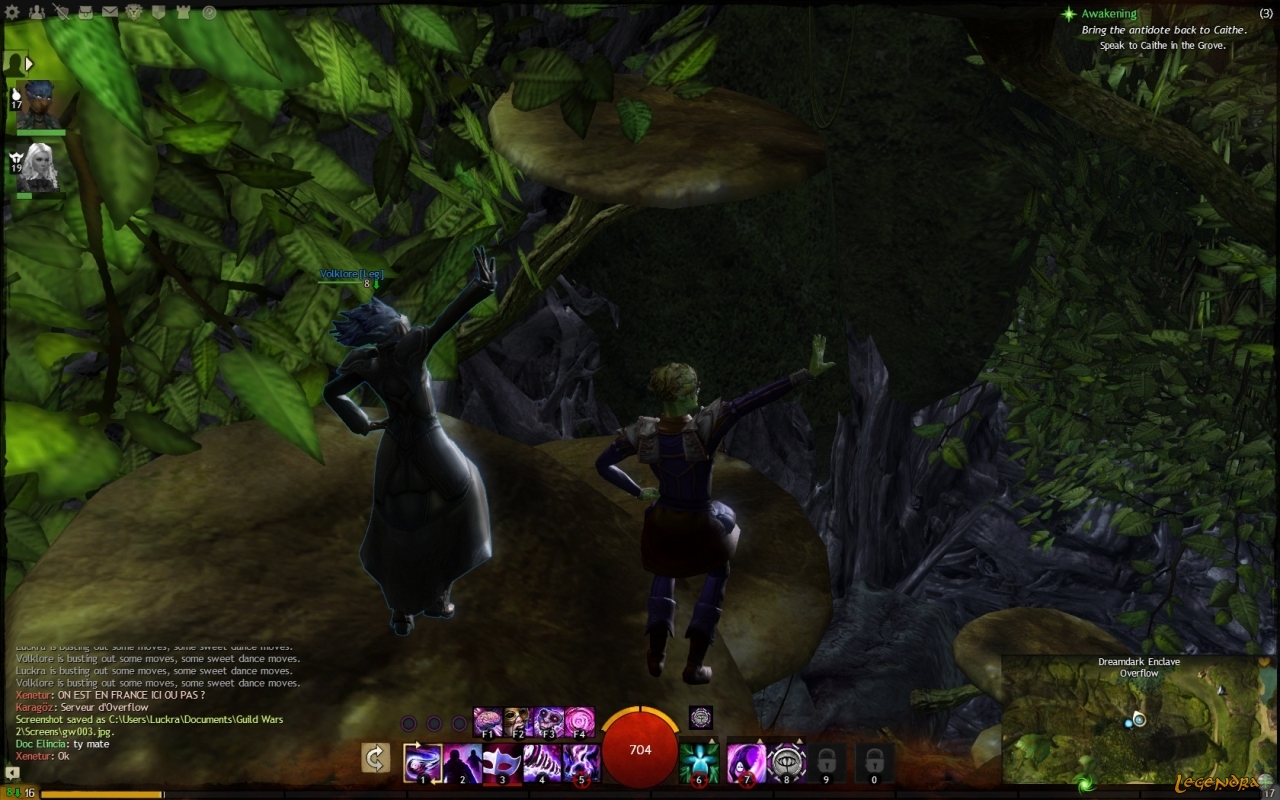
Task: Open the help question mark icon
Action: [209, 13]
